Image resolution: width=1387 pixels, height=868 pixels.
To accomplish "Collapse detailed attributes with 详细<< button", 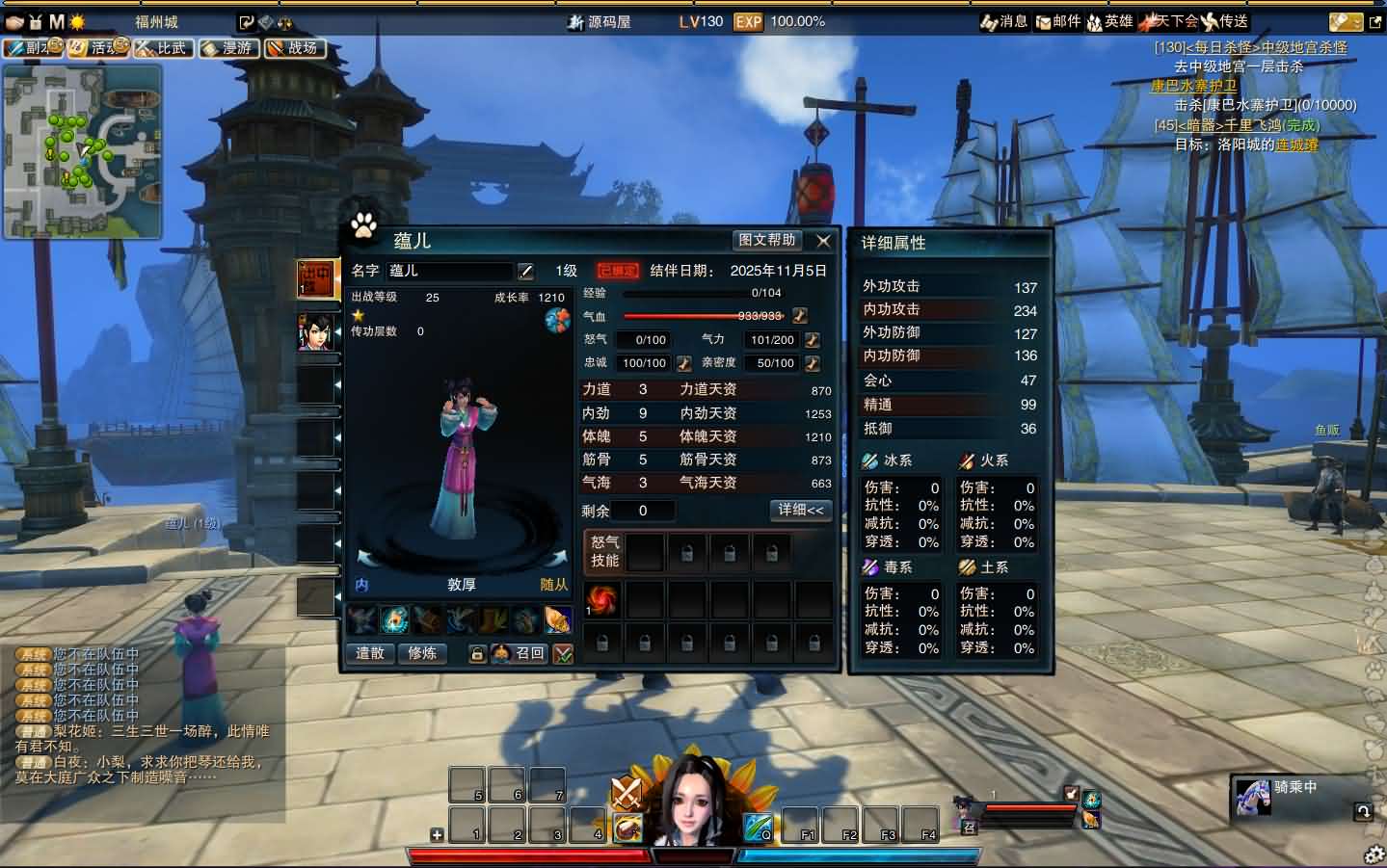I will point(801,510).
